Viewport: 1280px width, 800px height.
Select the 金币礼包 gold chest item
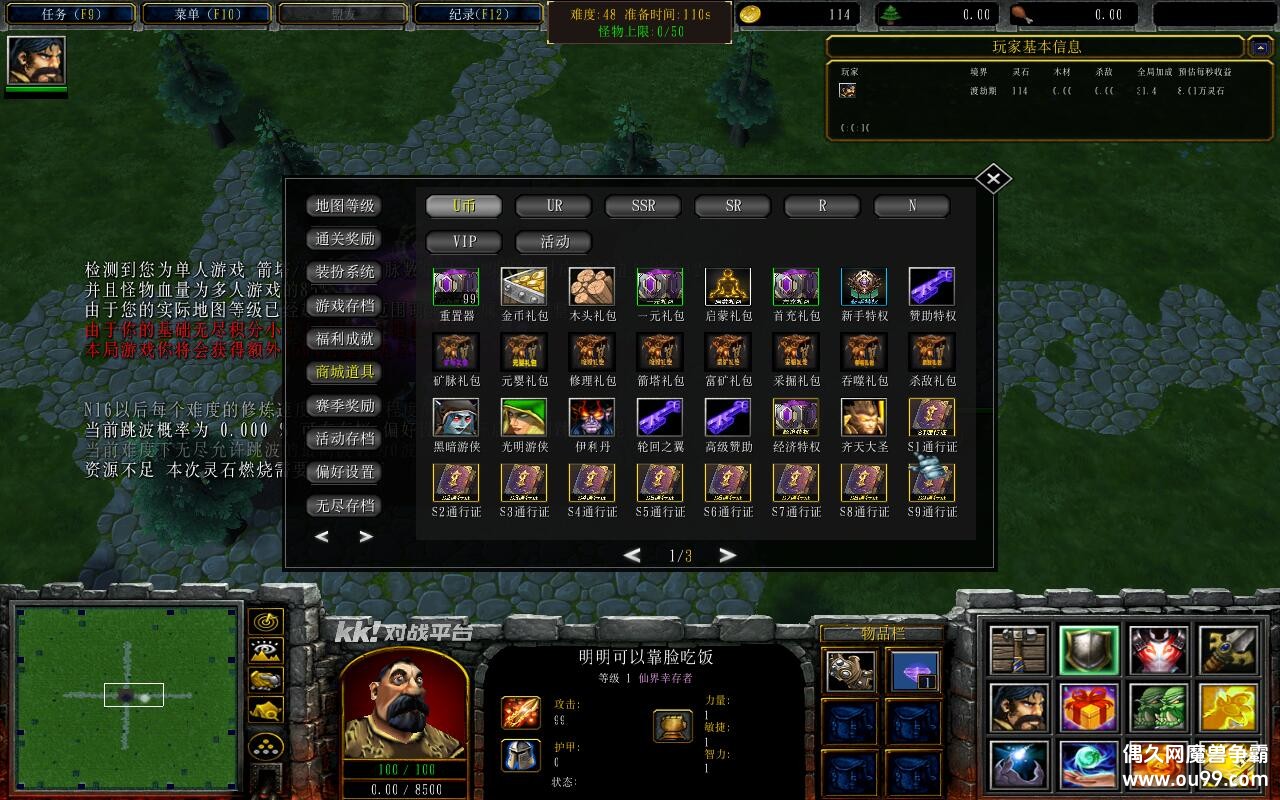tap(524, 287)
